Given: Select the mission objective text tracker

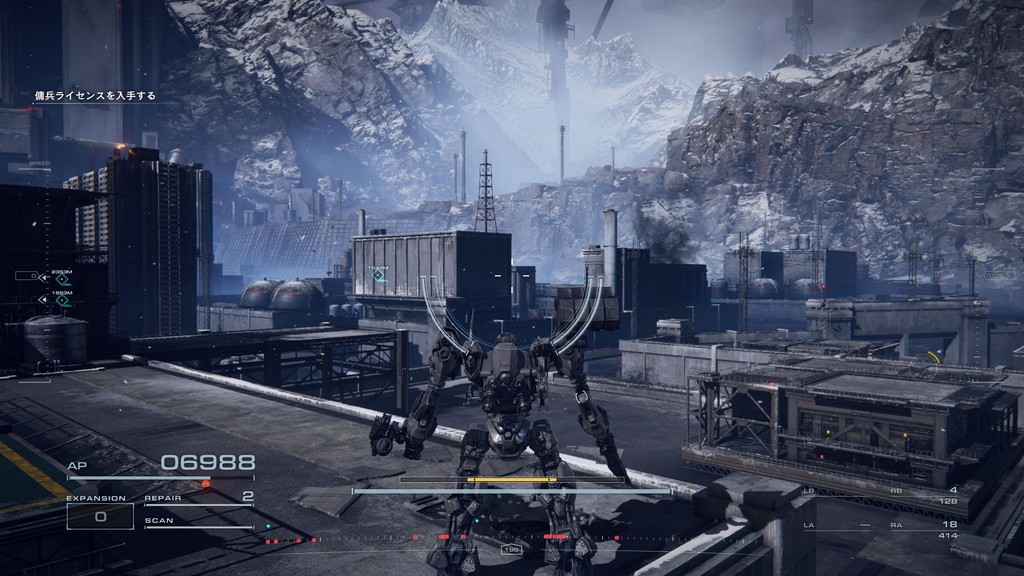Looking at the screenshot, I should point(95,96).
